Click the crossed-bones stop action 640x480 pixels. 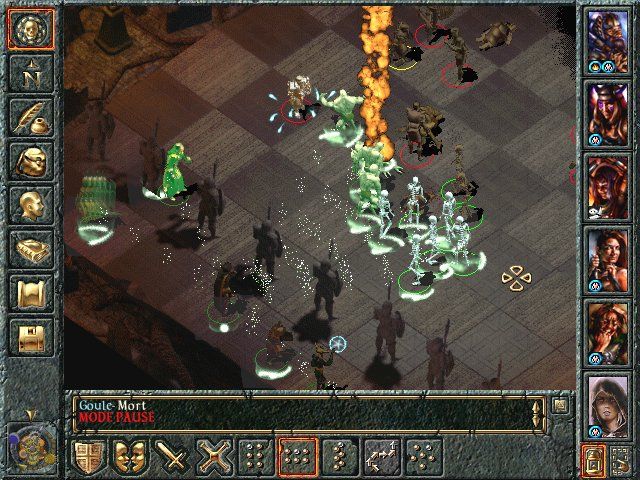[215, 458]
